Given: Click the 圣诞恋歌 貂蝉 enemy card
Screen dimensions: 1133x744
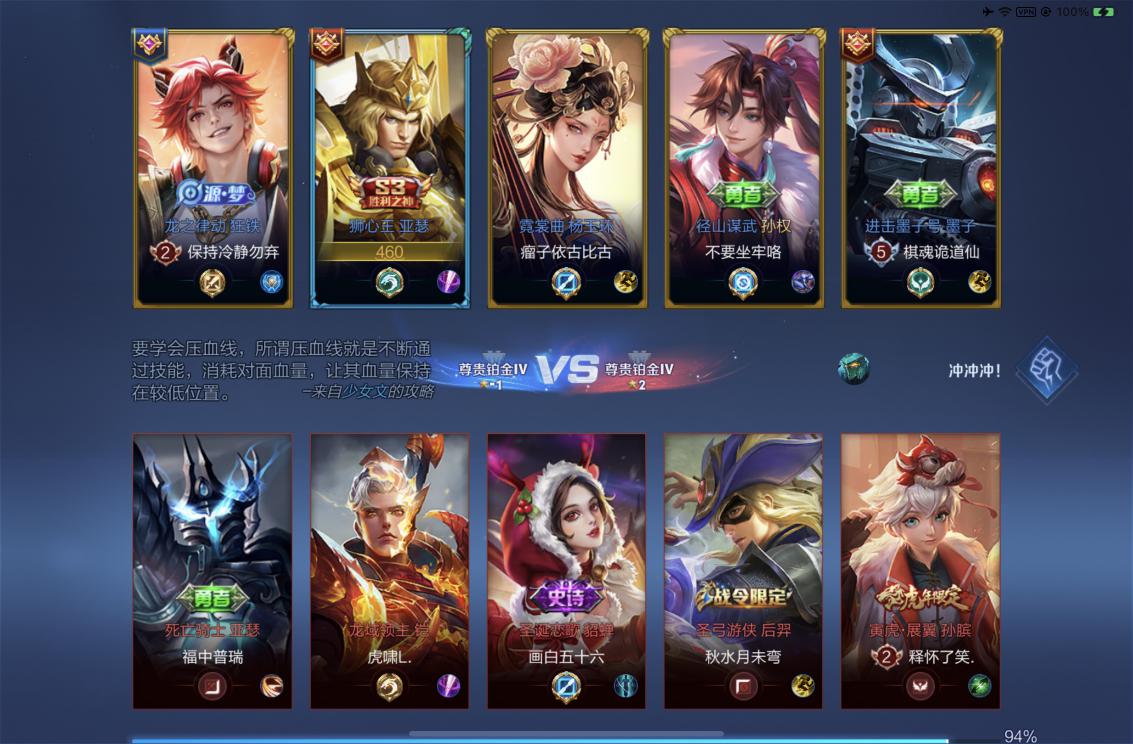Looking at the screenshot, I should 567,571.
